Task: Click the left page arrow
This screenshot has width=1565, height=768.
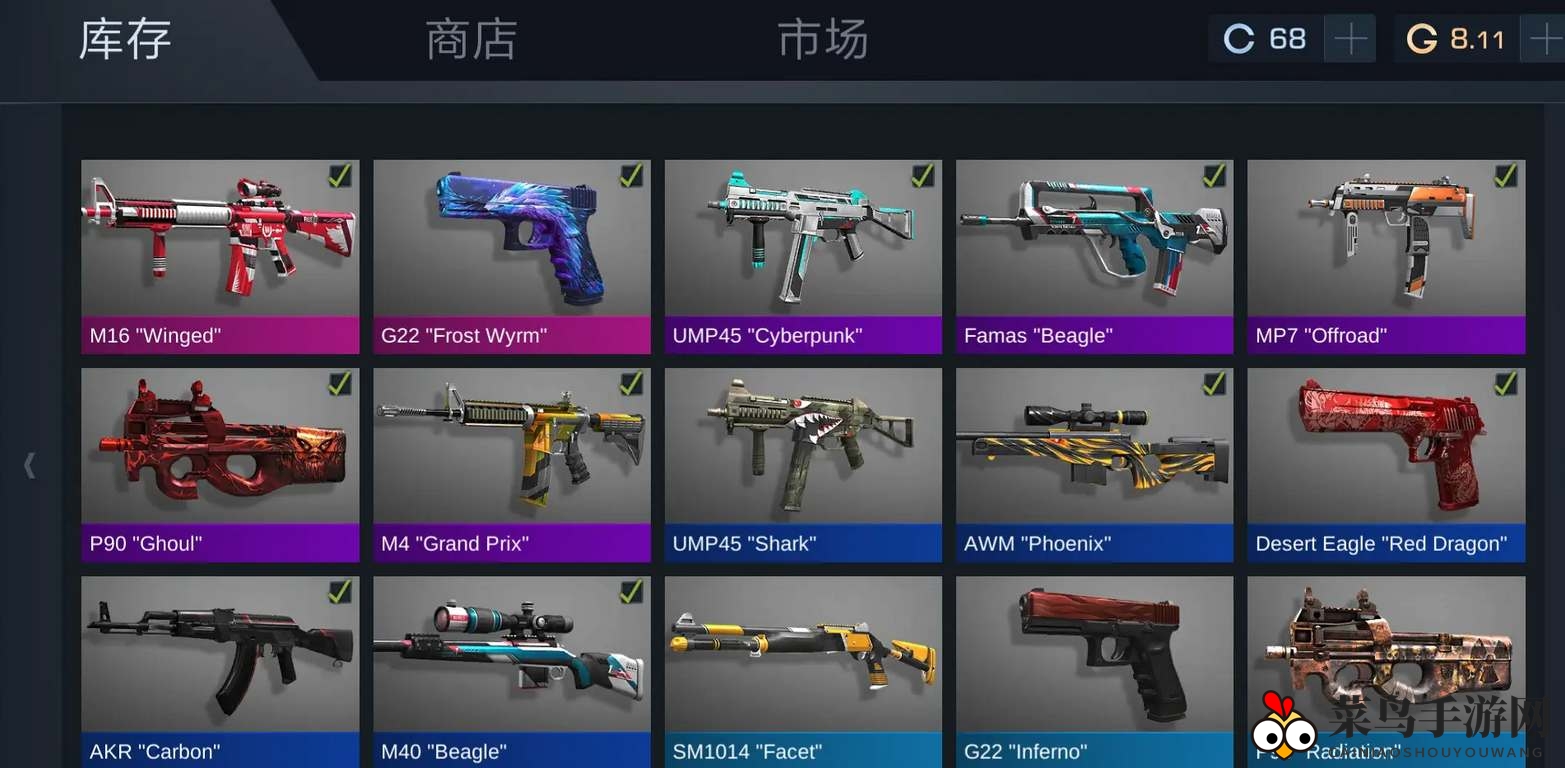Action: coord(30,465)
